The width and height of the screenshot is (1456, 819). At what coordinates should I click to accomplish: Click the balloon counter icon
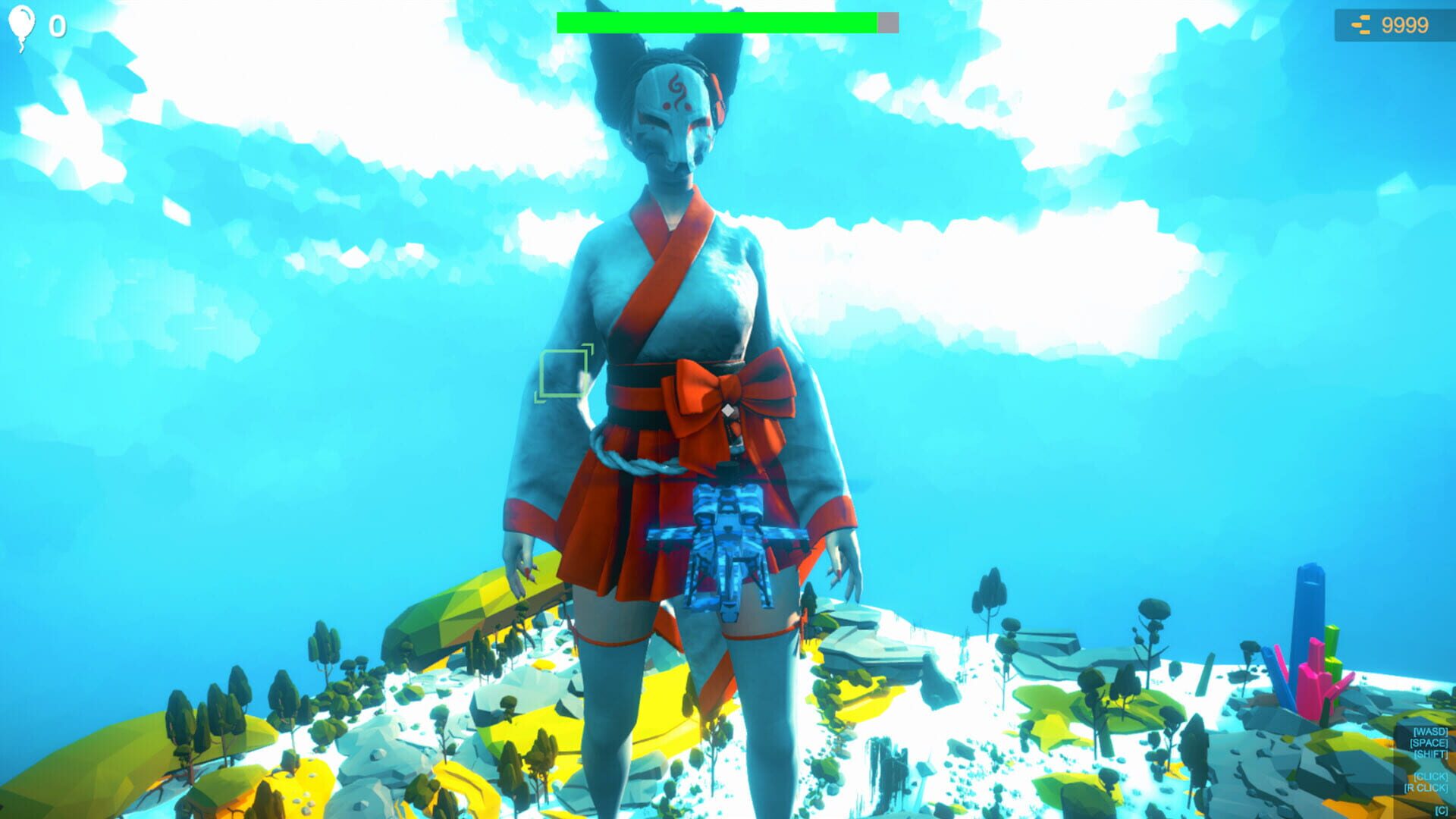pos(23,24)
